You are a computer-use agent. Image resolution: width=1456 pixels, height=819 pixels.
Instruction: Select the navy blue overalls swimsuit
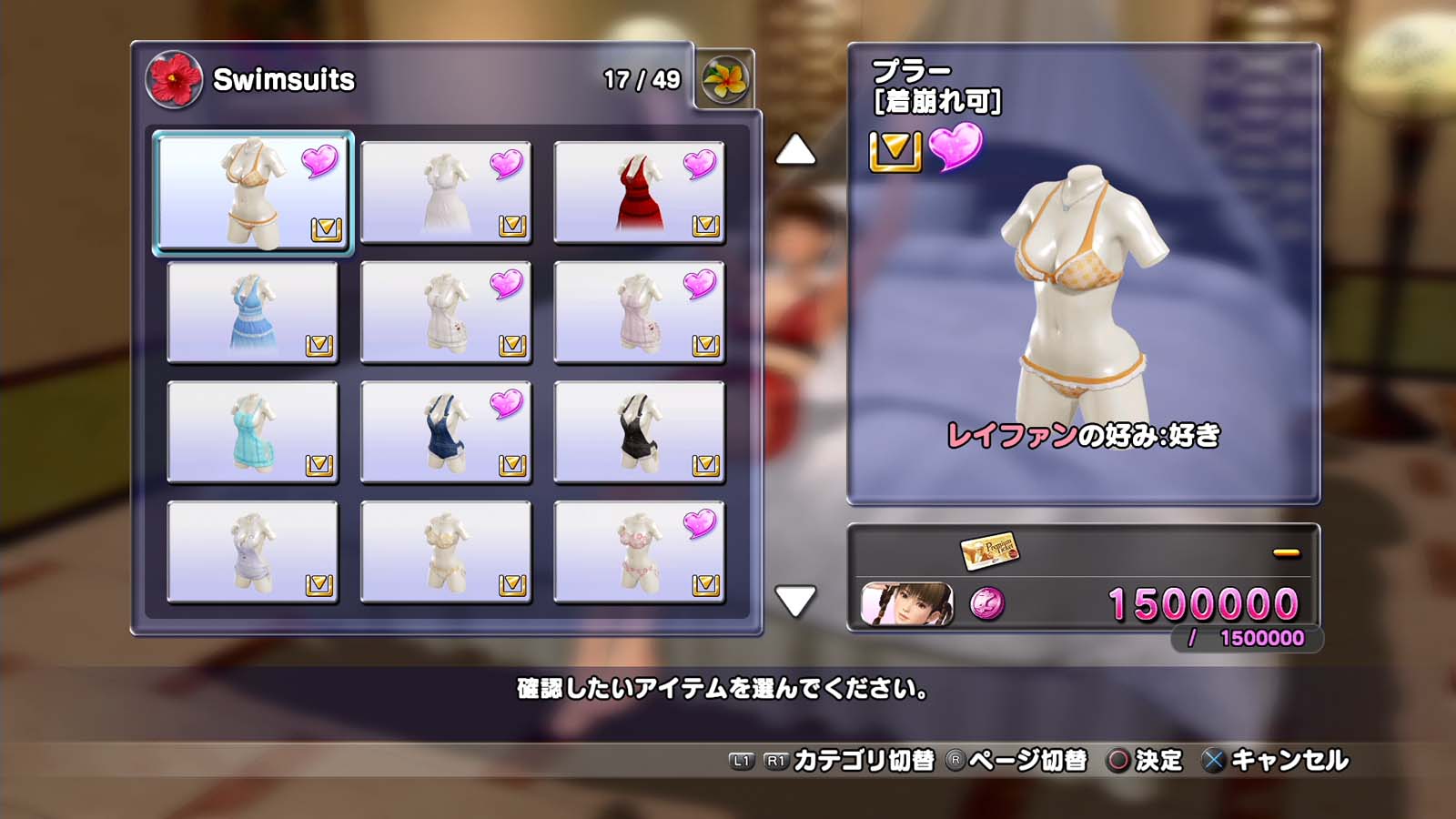446,432
